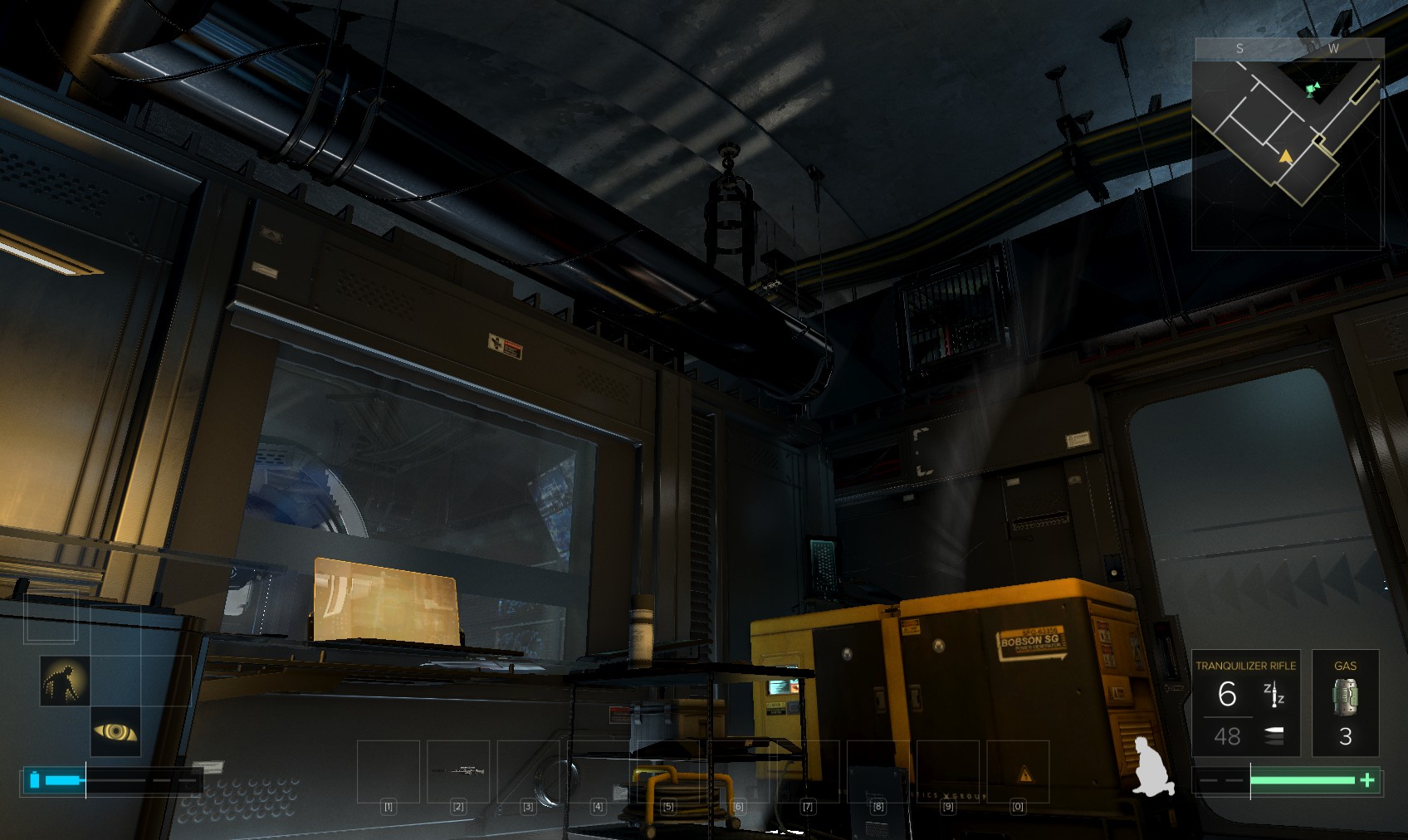Choose the Gas grenade panel
This screenshot has height=840, width=1408.
coord(1345,702)
